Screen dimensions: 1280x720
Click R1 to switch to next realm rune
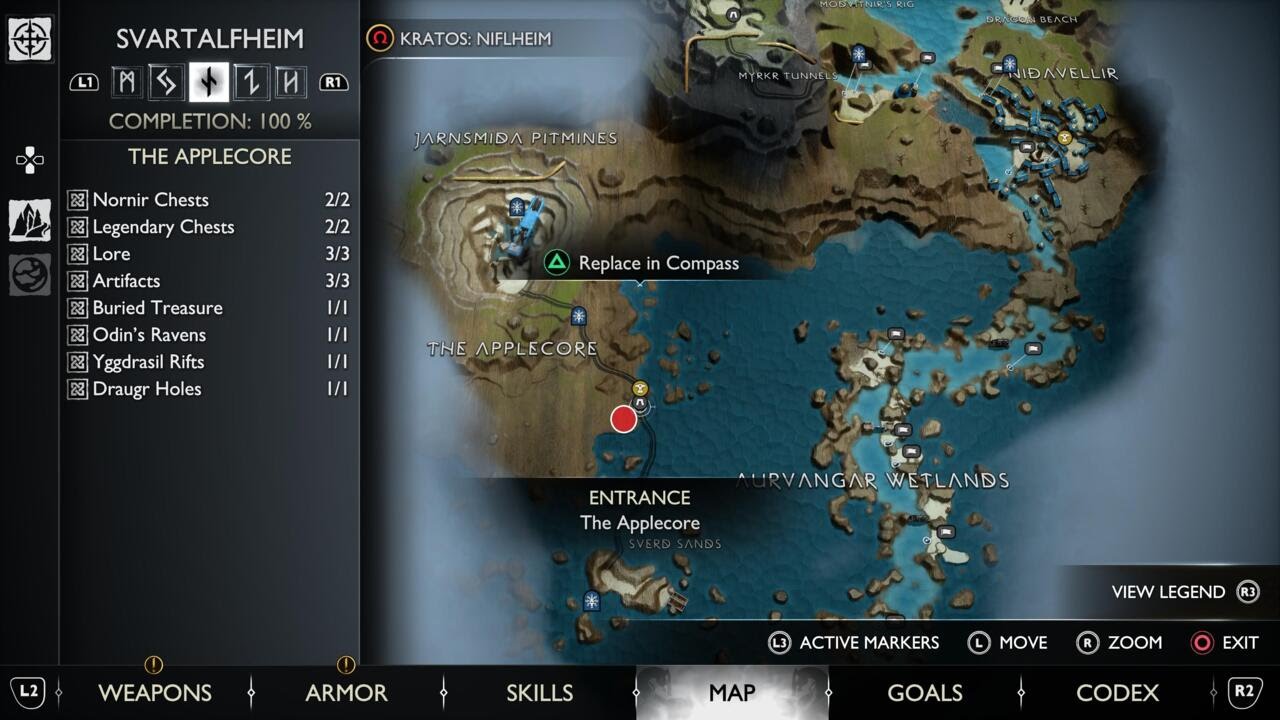332,83
